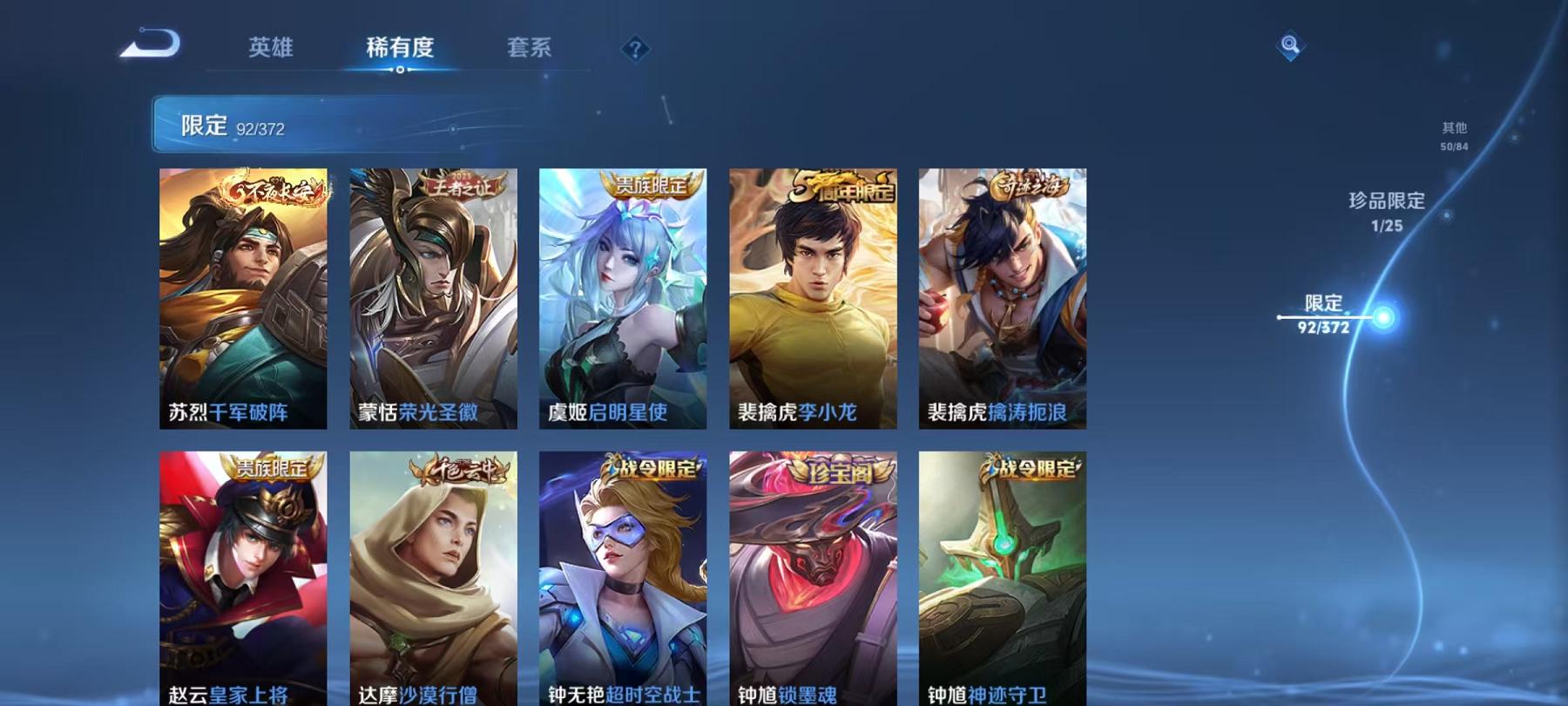
Task: Open the 珍品限定 1/25 section
Action: click(1386, 213)
